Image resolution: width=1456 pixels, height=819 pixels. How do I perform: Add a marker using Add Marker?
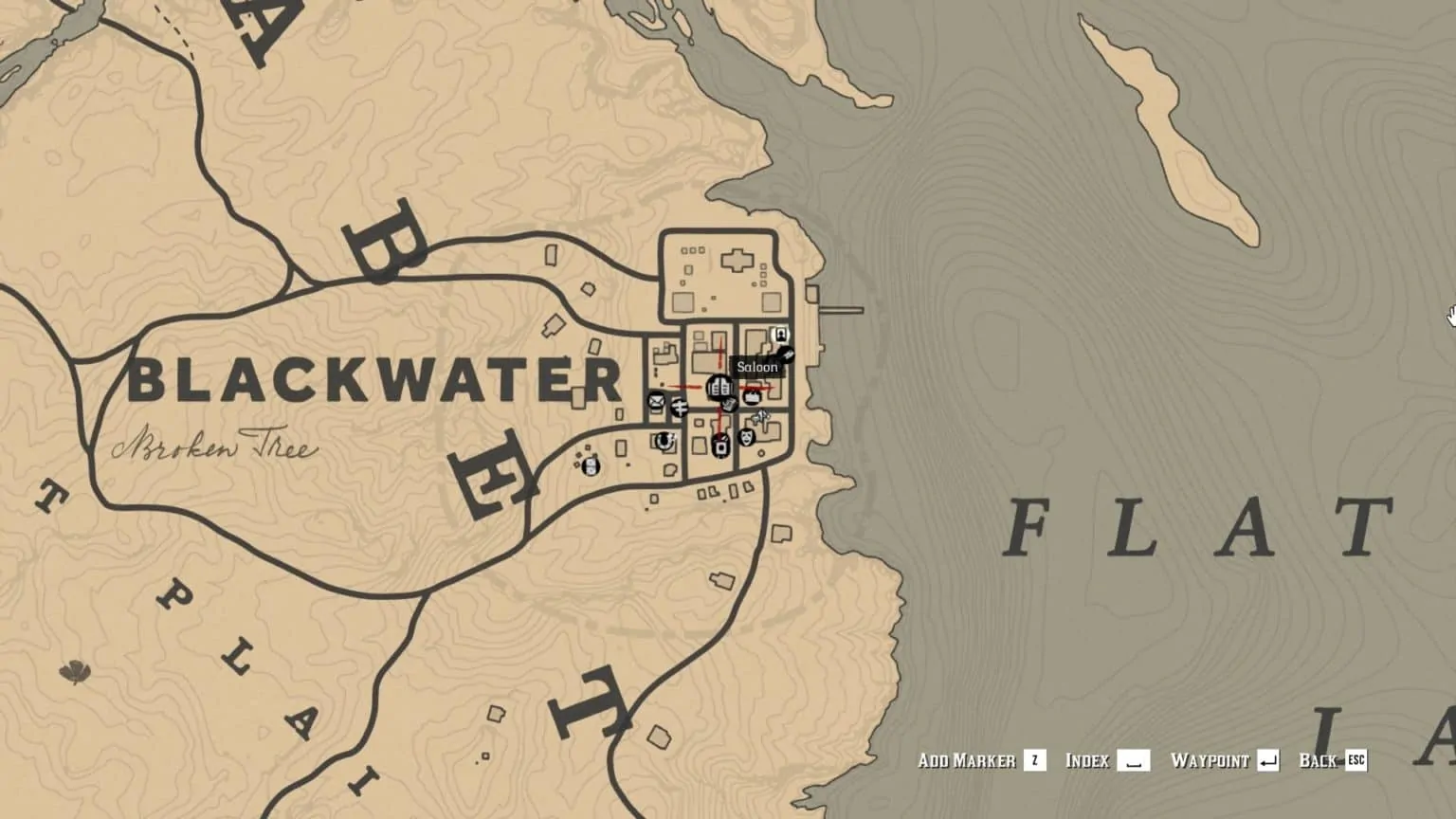pos(981,760)
